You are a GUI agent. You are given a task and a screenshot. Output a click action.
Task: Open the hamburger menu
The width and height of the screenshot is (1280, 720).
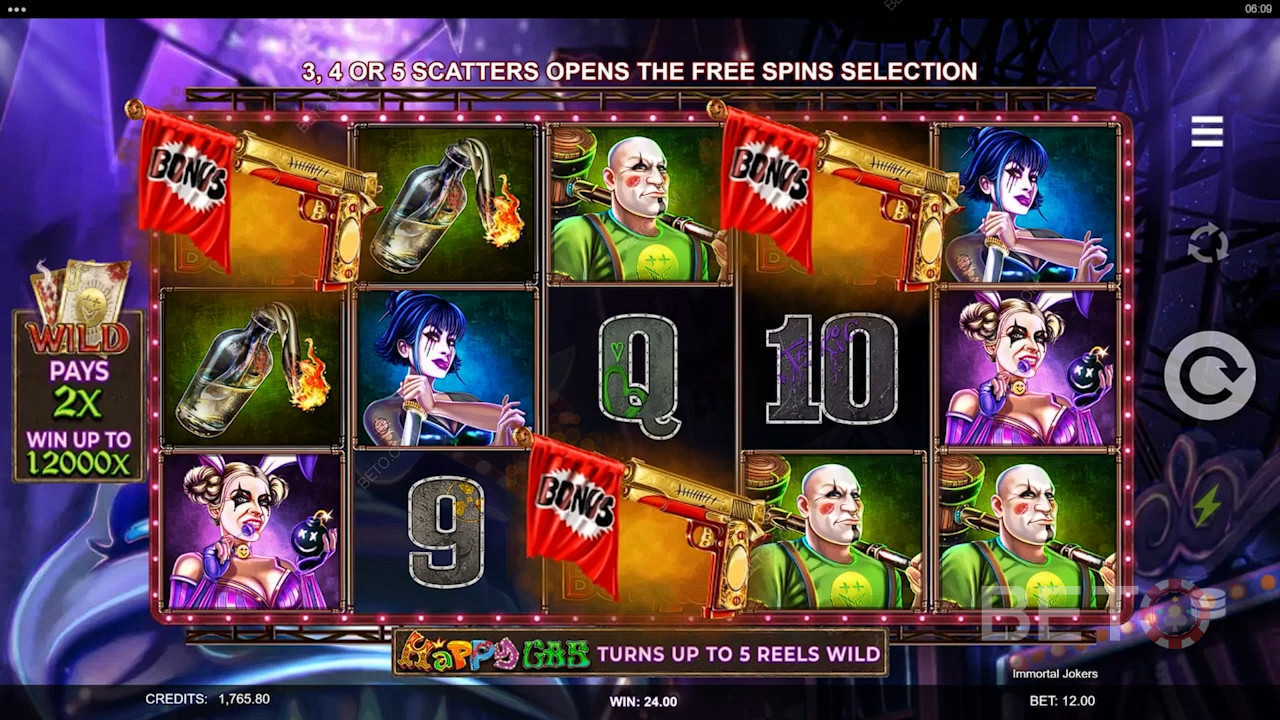1207,131
